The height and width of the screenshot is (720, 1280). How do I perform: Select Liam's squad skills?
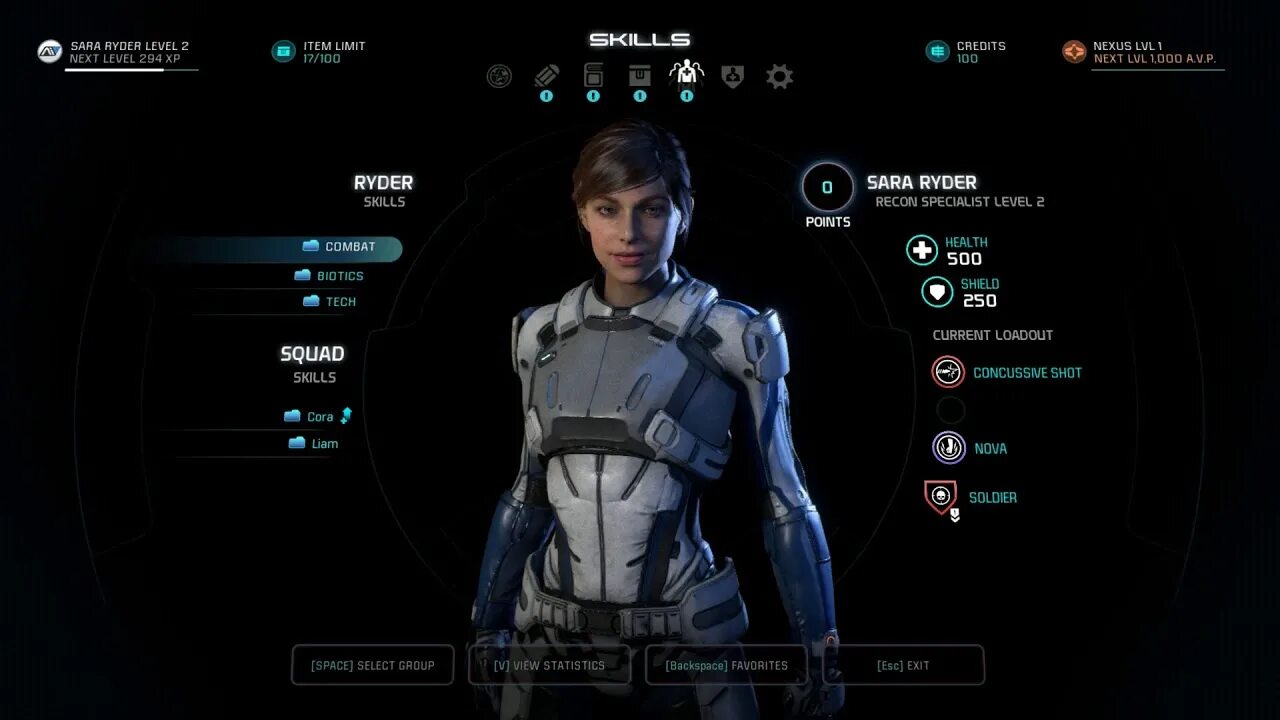[x=314, y=444]
